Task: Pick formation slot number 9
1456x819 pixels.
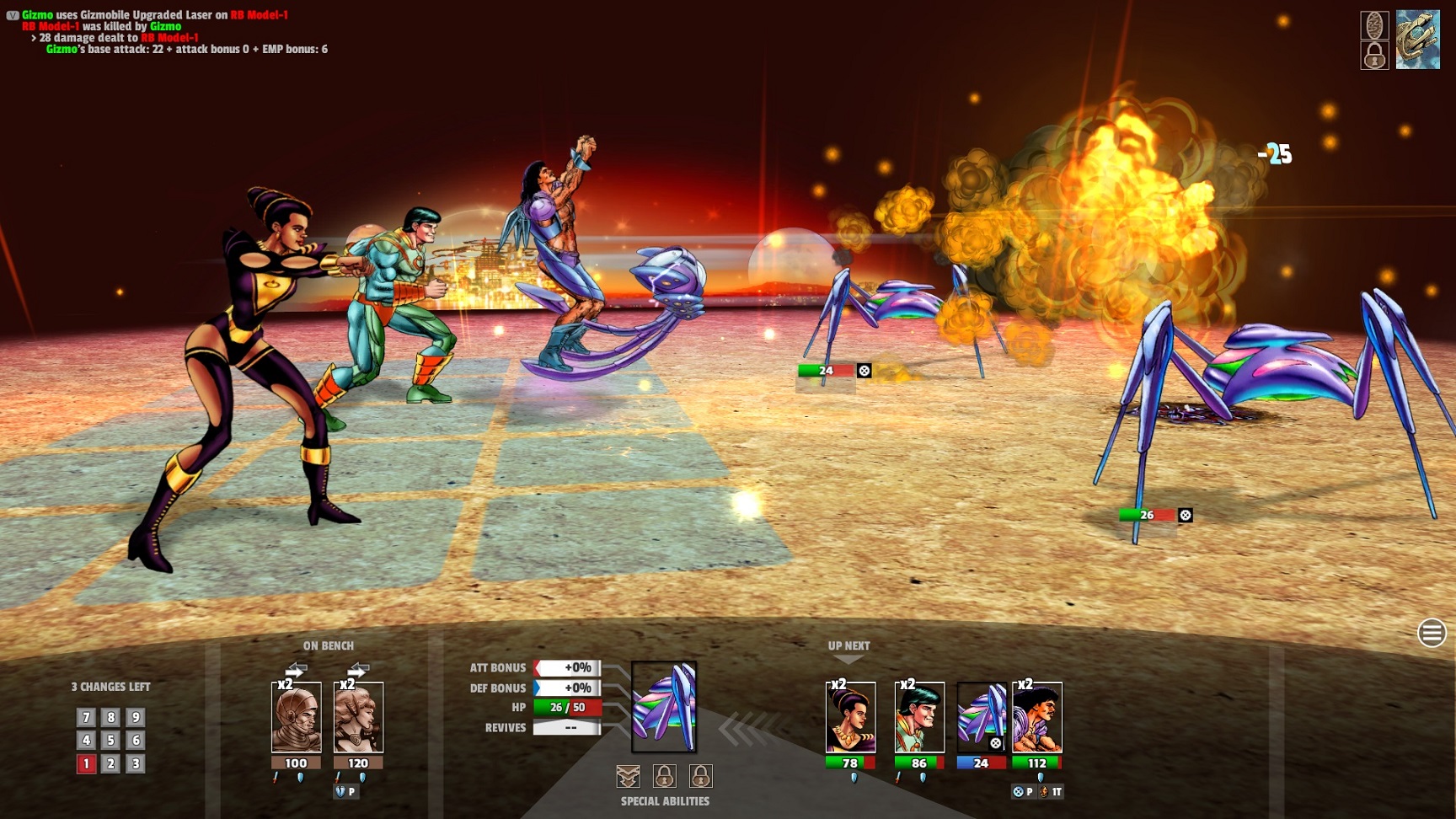Action: (135, 717)
